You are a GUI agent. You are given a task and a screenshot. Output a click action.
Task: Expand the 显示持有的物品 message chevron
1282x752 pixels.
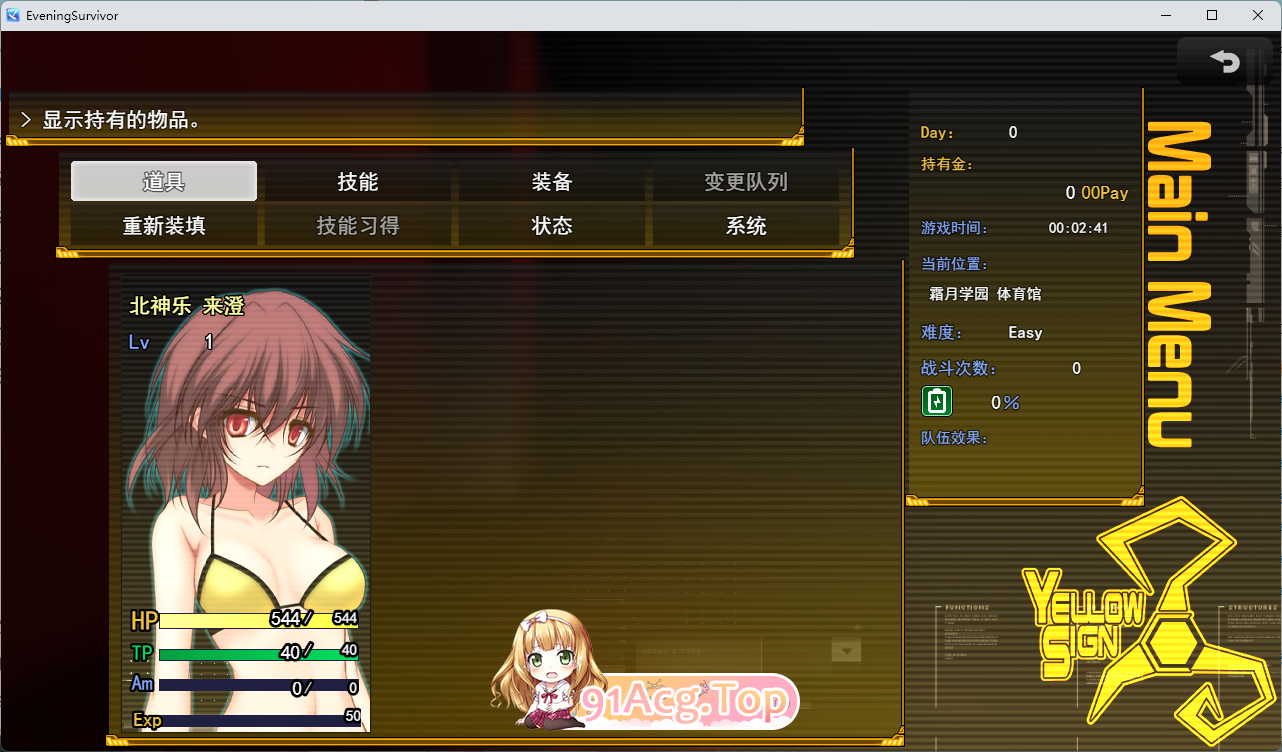pos(25,117)
